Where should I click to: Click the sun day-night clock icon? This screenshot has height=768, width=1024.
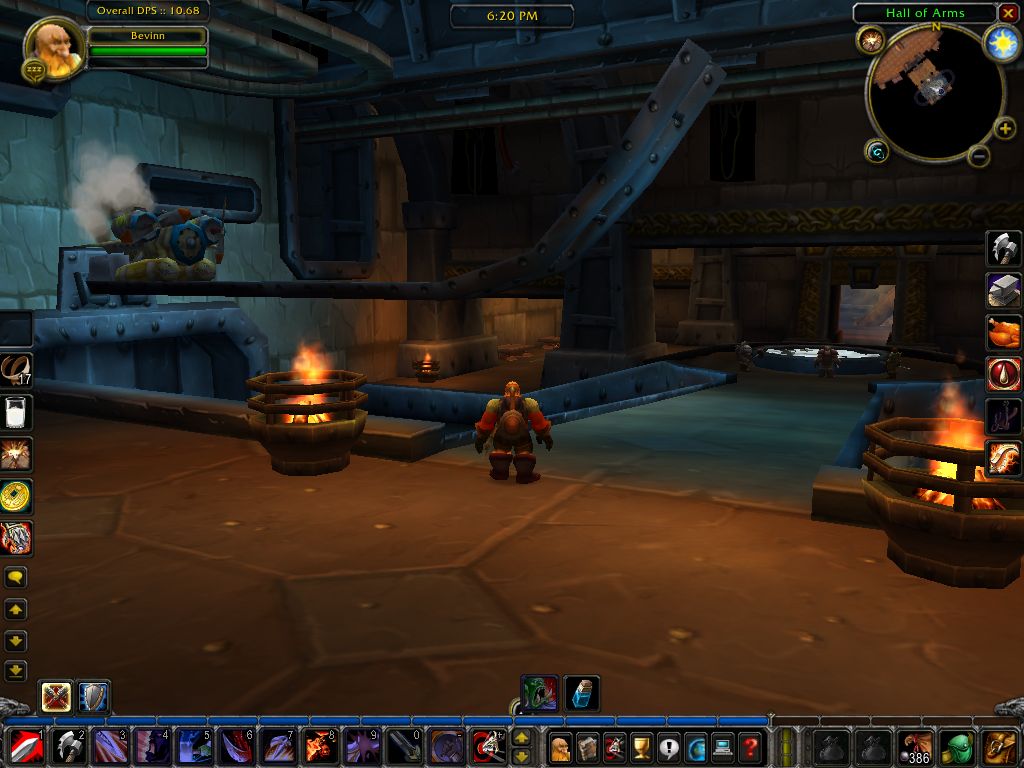1000,41
